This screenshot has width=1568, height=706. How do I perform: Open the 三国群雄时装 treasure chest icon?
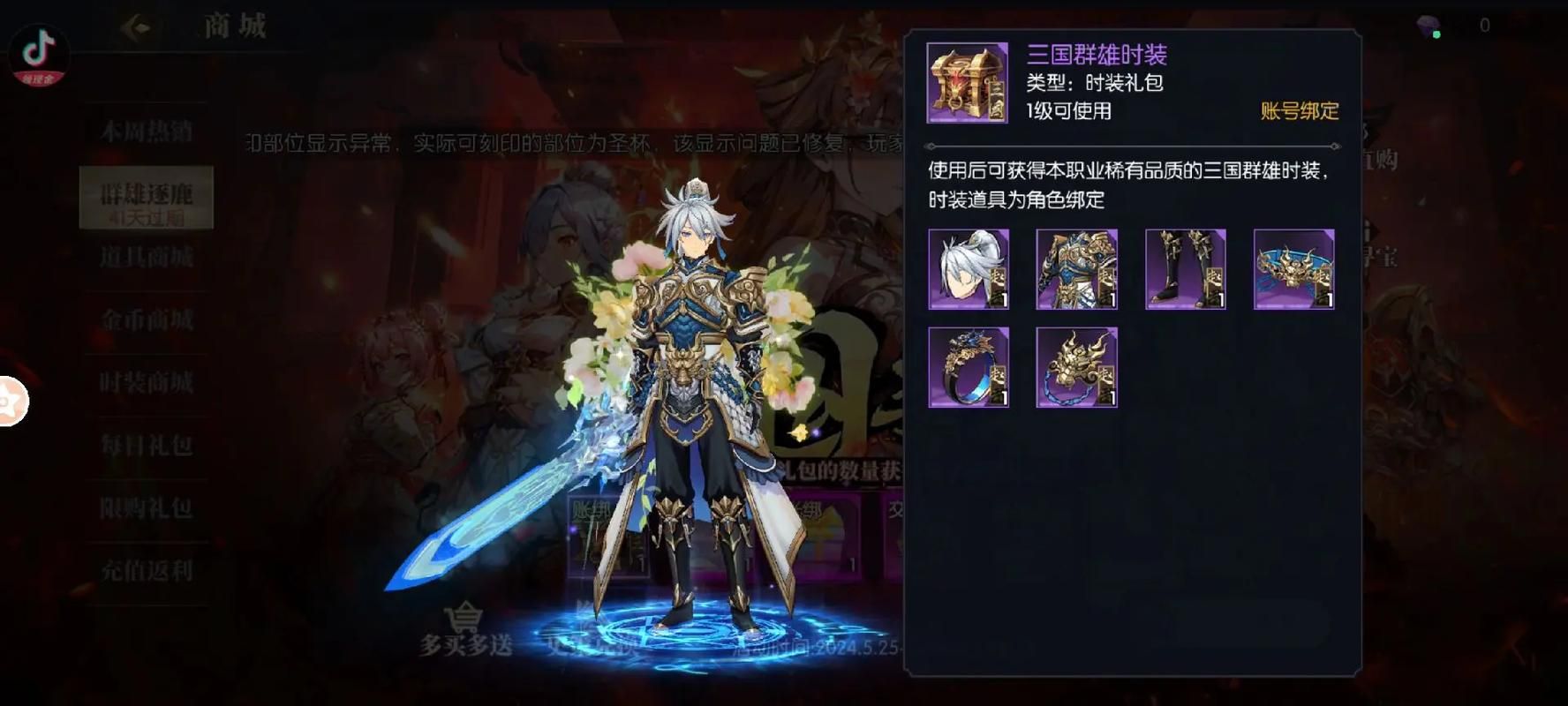pos(967,83)
